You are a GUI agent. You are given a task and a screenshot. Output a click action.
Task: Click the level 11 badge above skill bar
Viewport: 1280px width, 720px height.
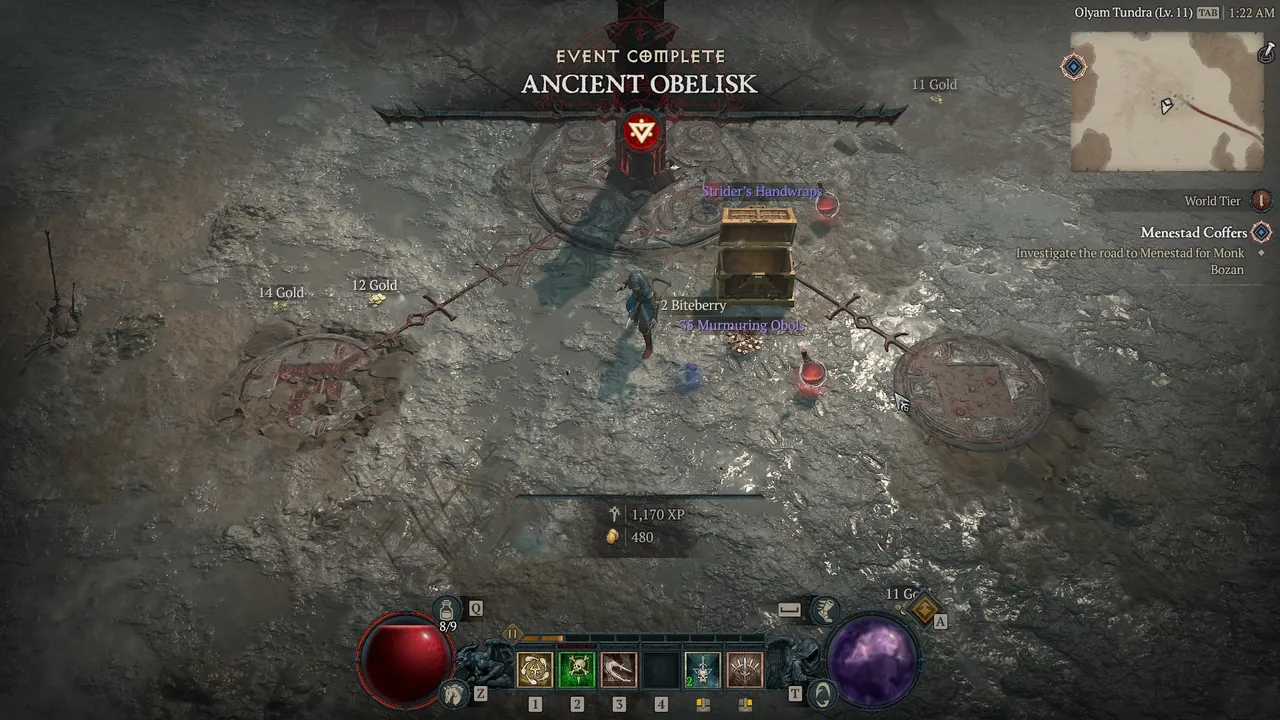pyautogui.click(x=513, y=633)
